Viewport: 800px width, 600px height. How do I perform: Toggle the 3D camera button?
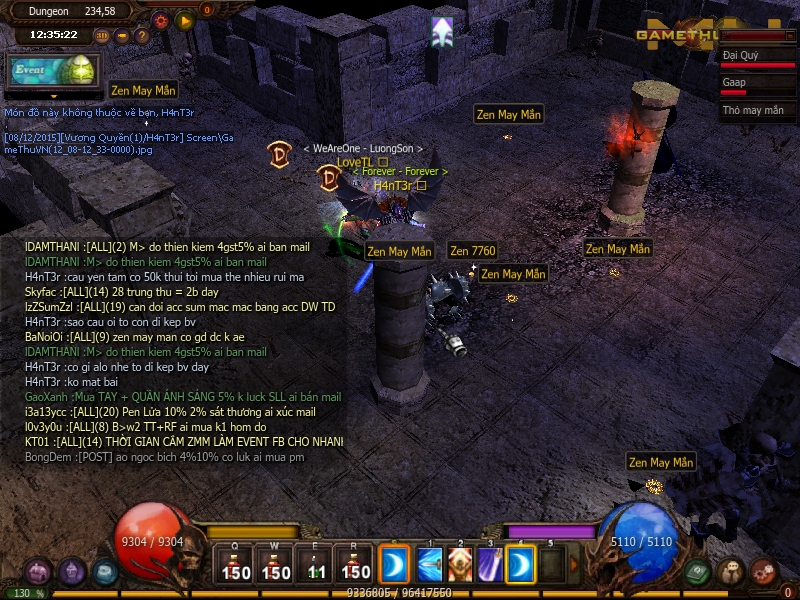[x=102, y=36]
